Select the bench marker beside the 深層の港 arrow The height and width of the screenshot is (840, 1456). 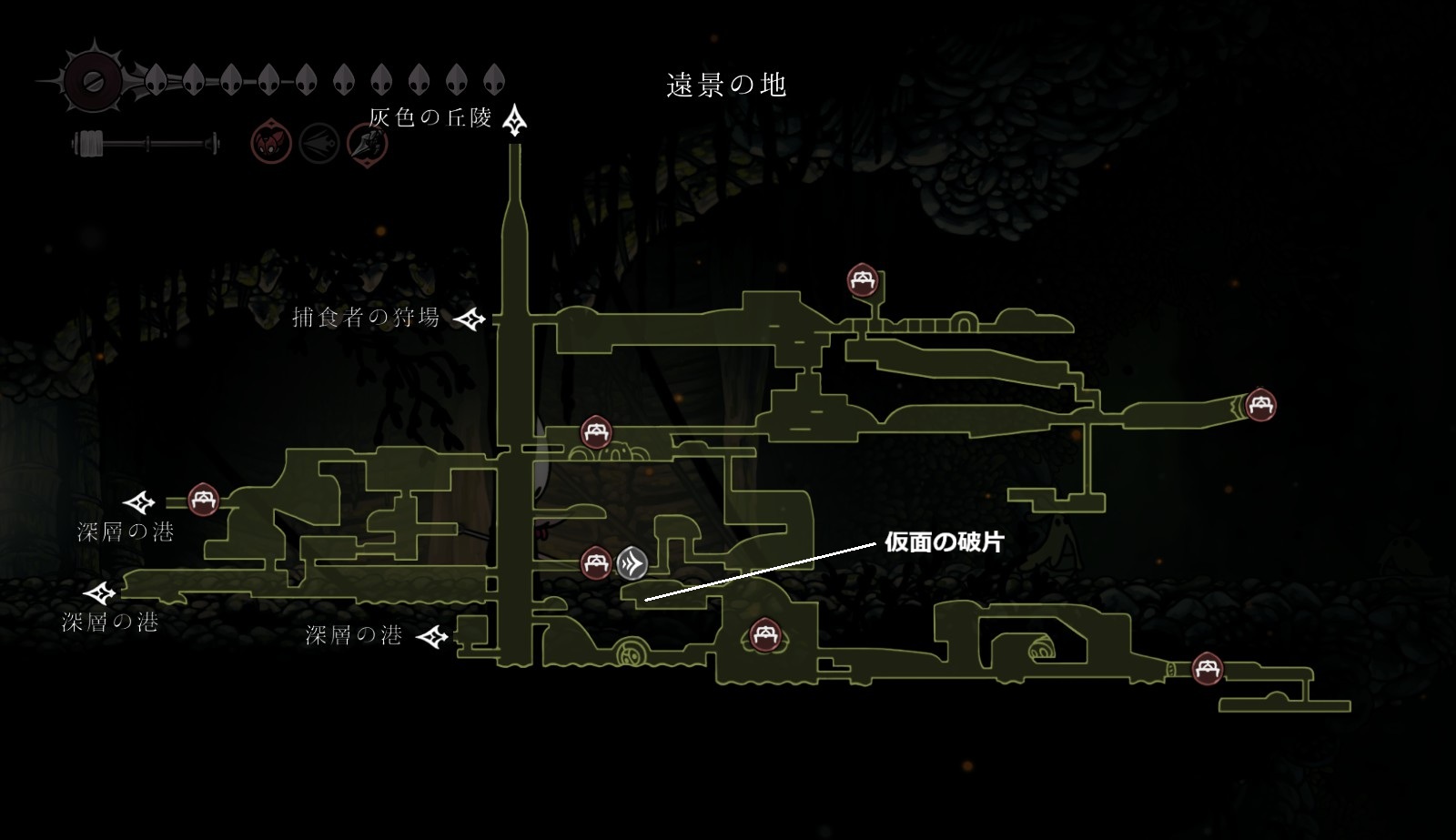203,499
